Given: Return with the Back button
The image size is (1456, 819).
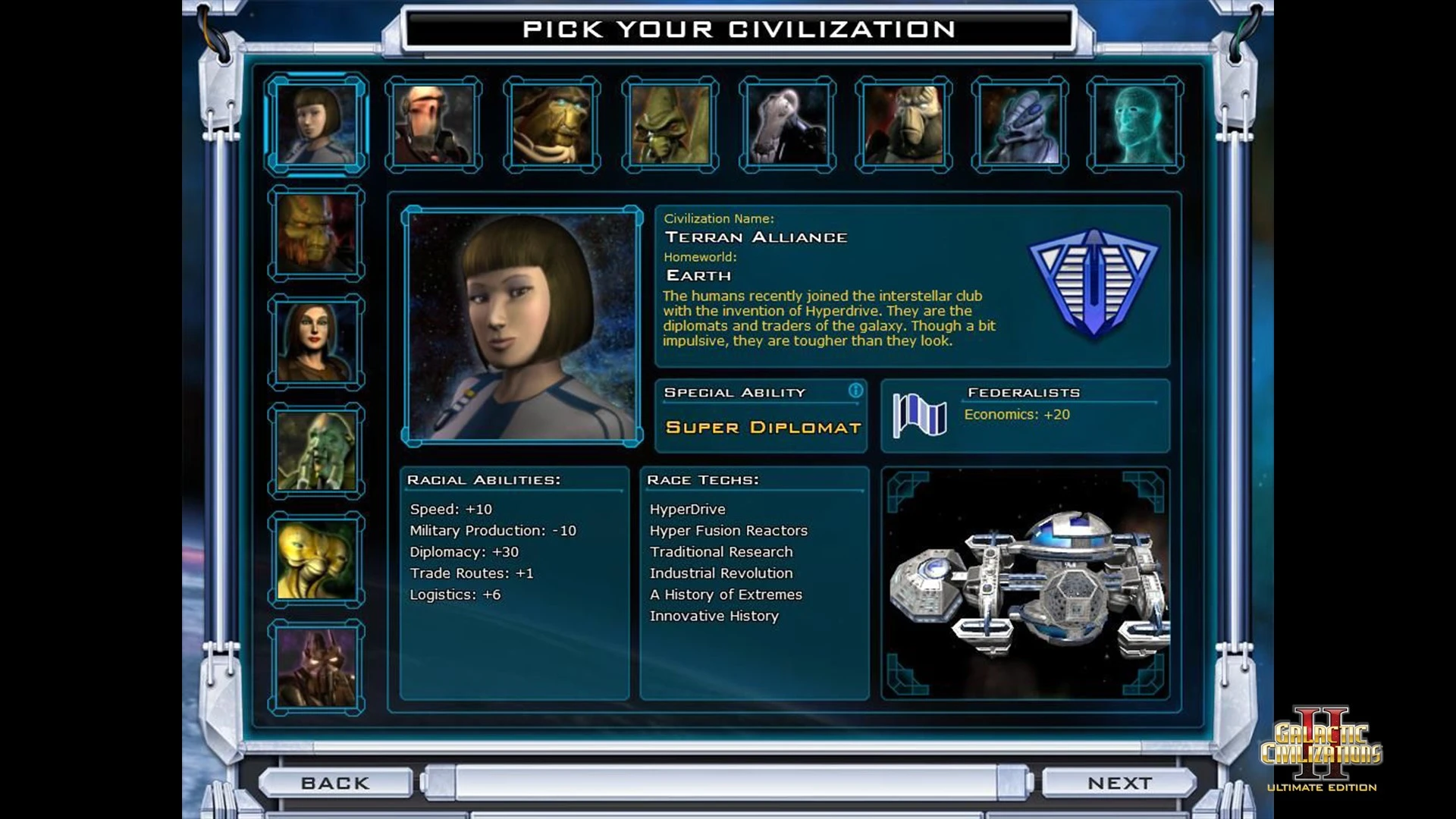Looking at the screenshot, I should click(335, 783).
